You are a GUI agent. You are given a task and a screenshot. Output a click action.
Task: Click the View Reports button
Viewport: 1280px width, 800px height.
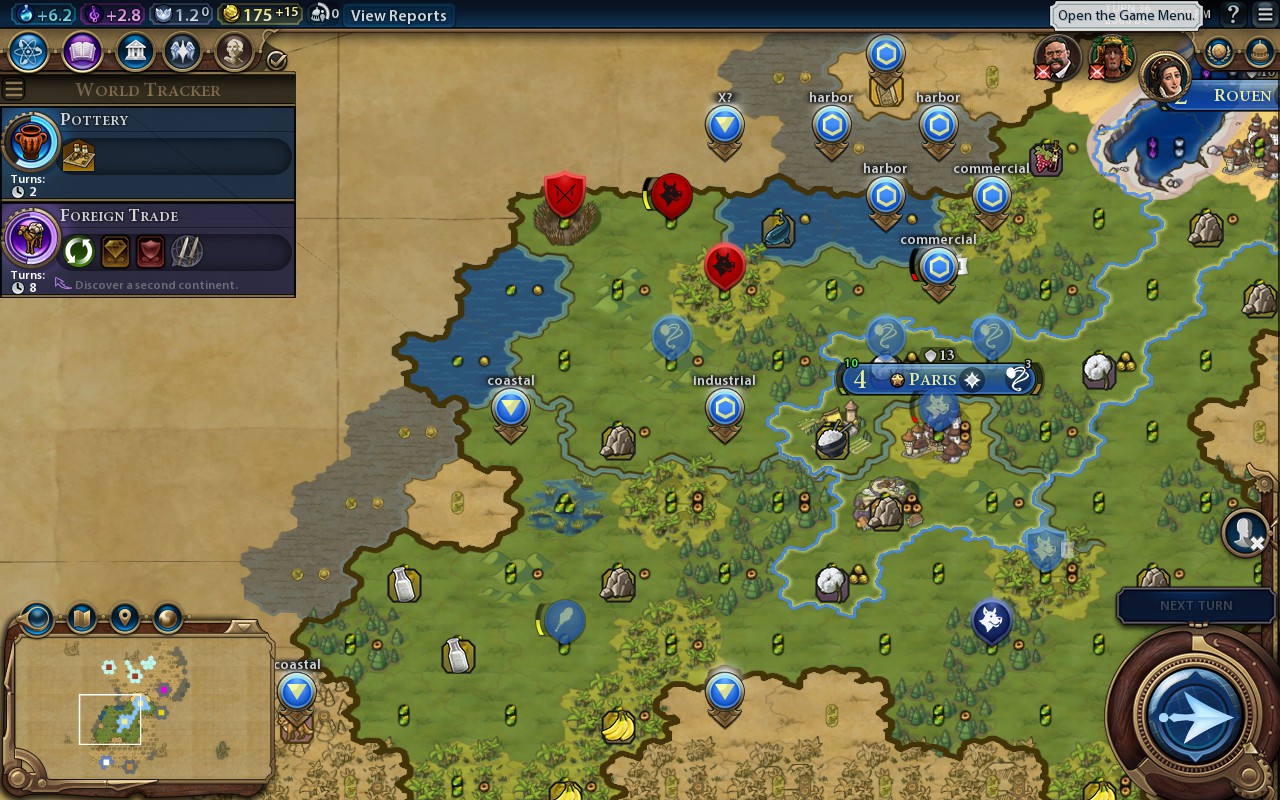point(398,15)
